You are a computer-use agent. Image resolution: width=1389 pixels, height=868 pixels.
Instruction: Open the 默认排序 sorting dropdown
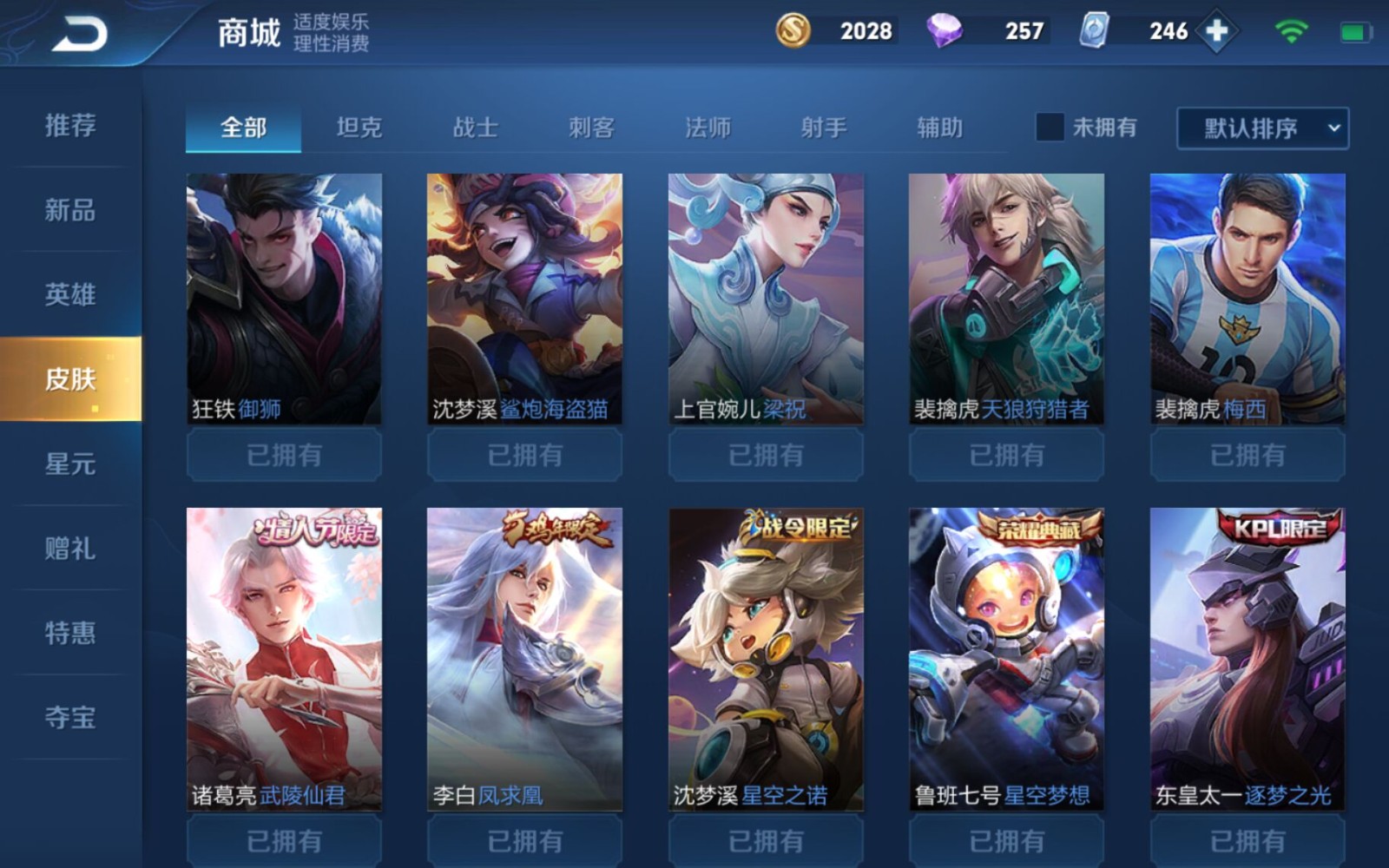click(1250, 127)
